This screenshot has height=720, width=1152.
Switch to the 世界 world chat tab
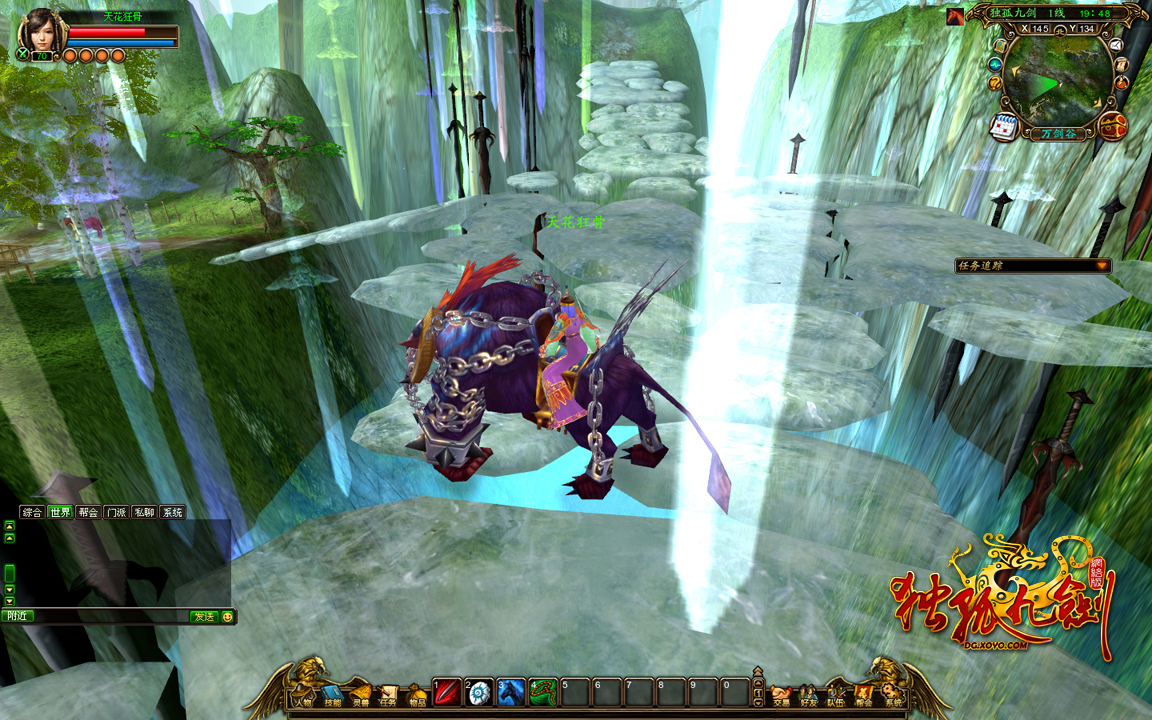[x=60, y=512]
